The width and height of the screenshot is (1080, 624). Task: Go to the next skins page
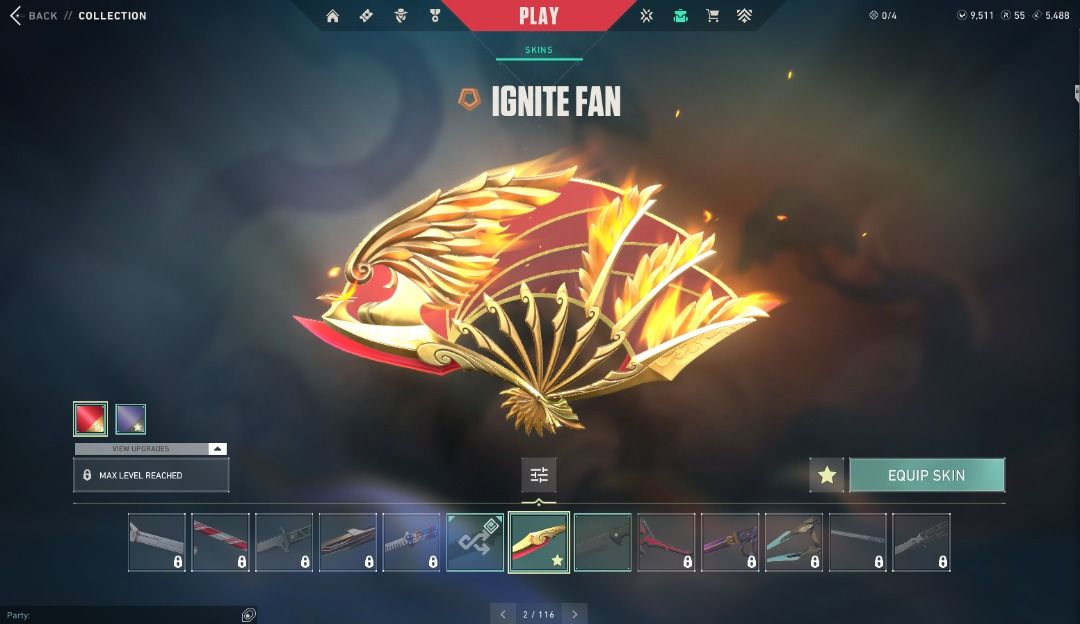tap(574, 614)
